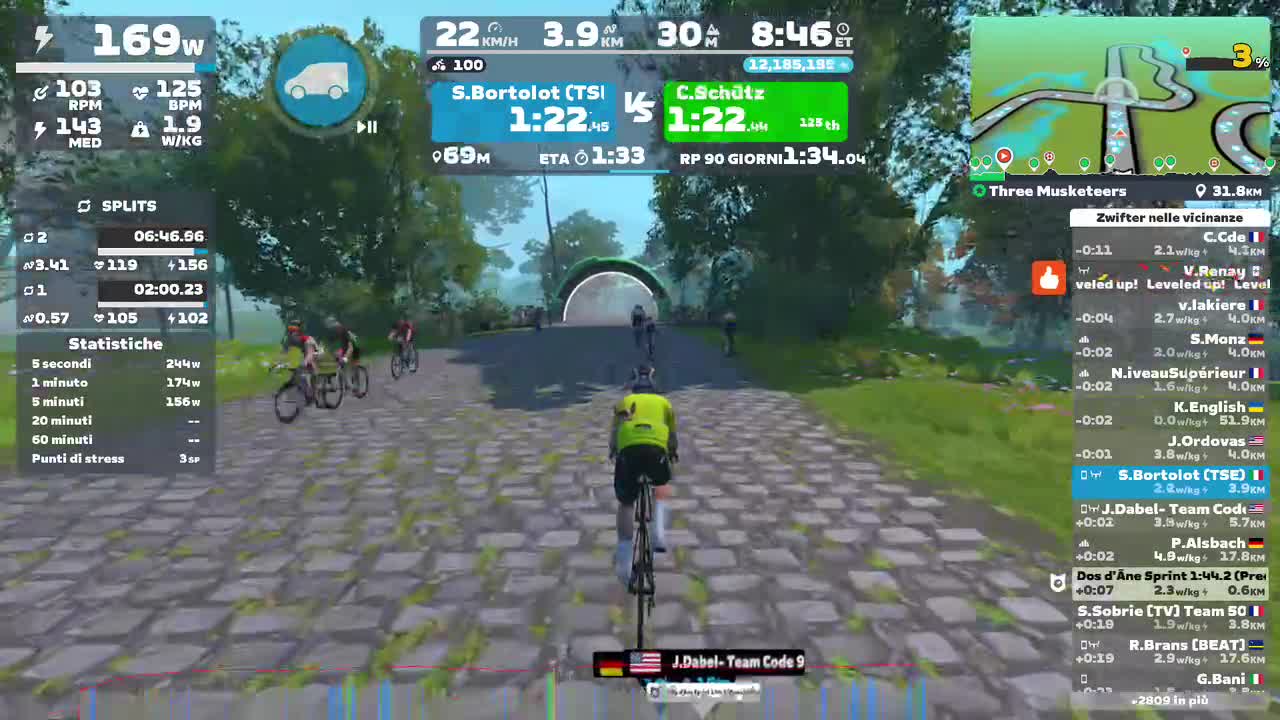The width and height of the screenshot is (1280, 720).
Task: Activate the van power-up icon
Action: [318, 80]
